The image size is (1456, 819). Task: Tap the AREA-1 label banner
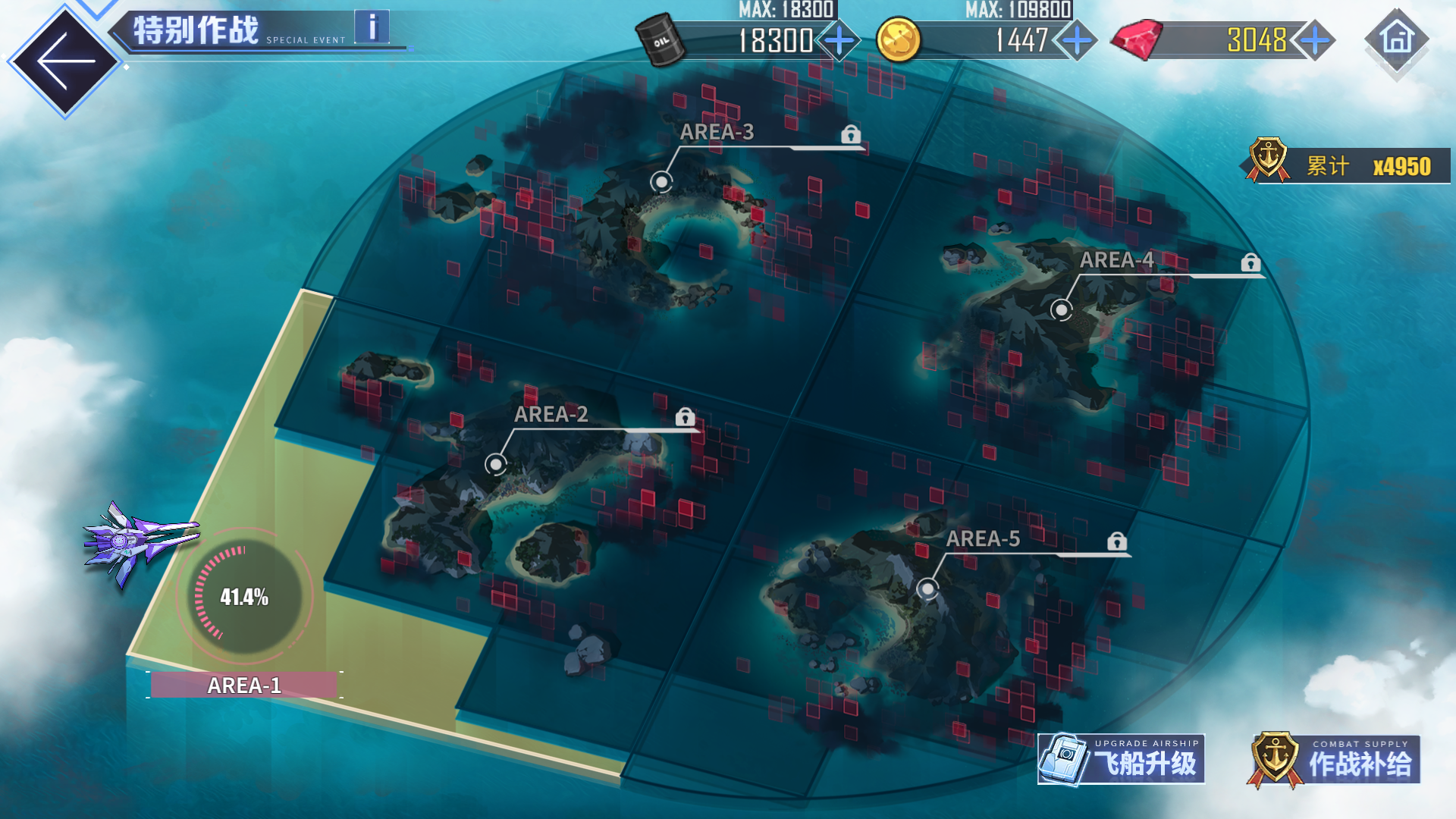(x=244, y=685)
